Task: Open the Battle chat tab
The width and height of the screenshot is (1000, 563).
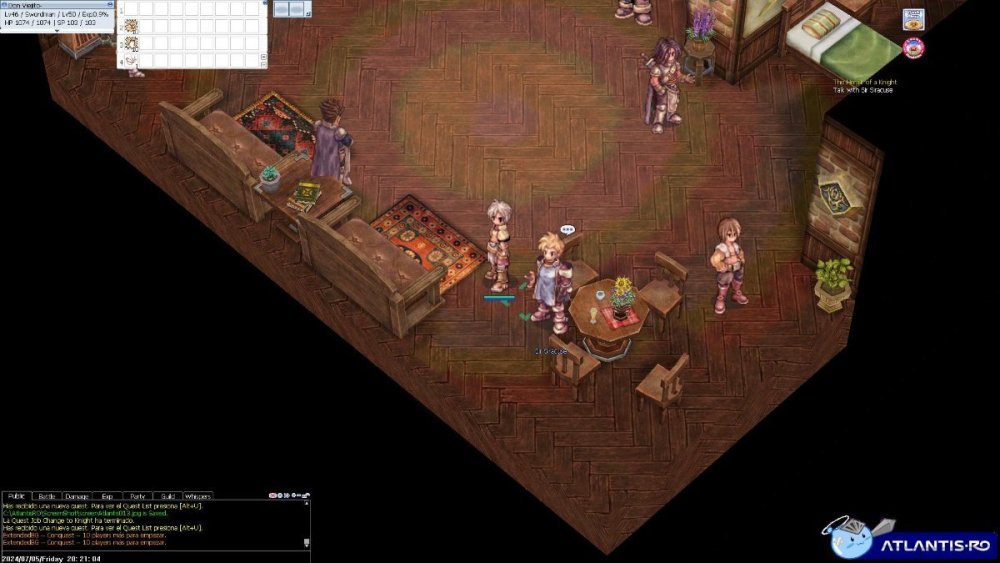Action: point(47,496)
